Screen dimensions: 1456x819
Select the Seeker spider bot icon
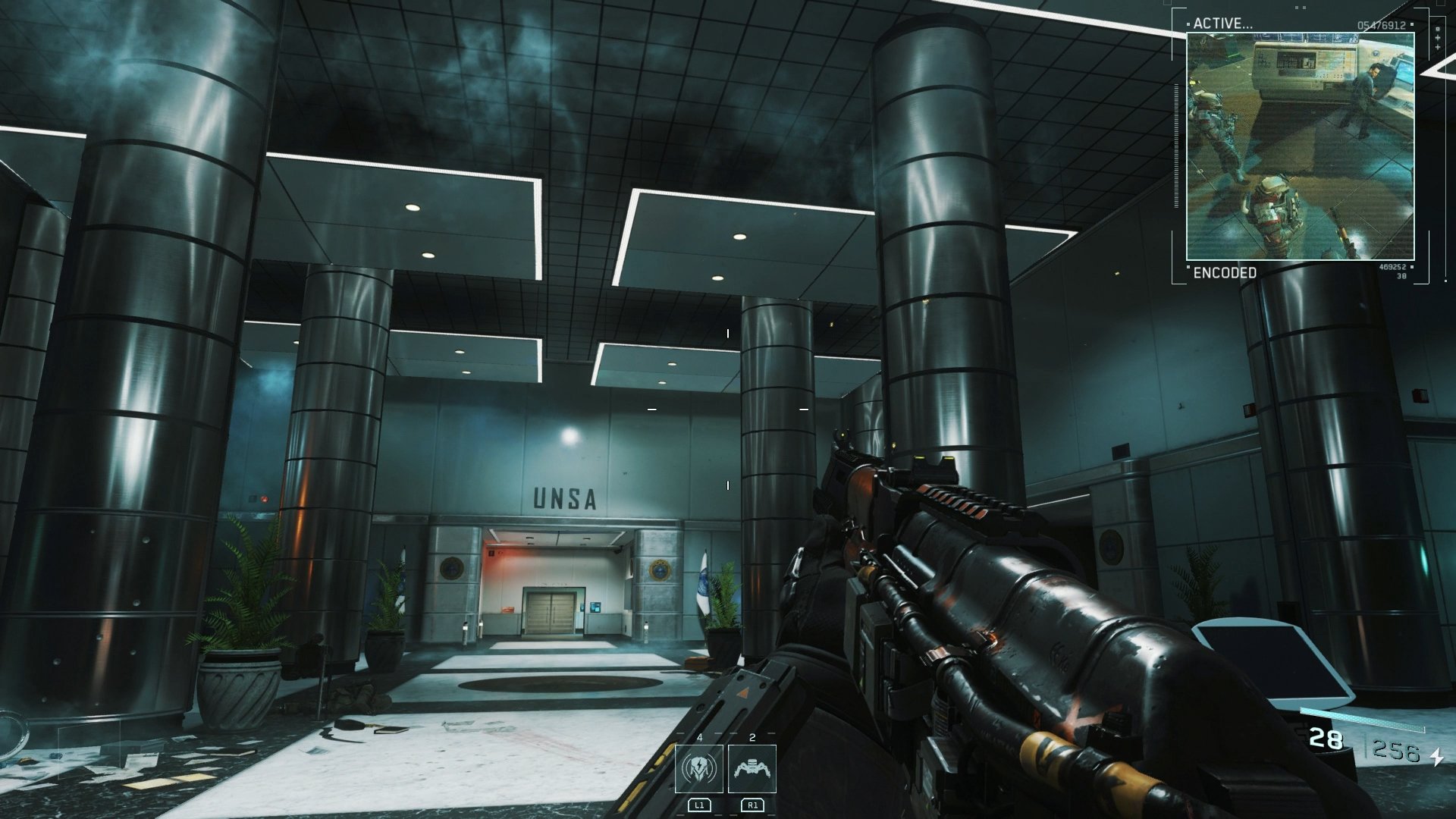tap(752, 768)
